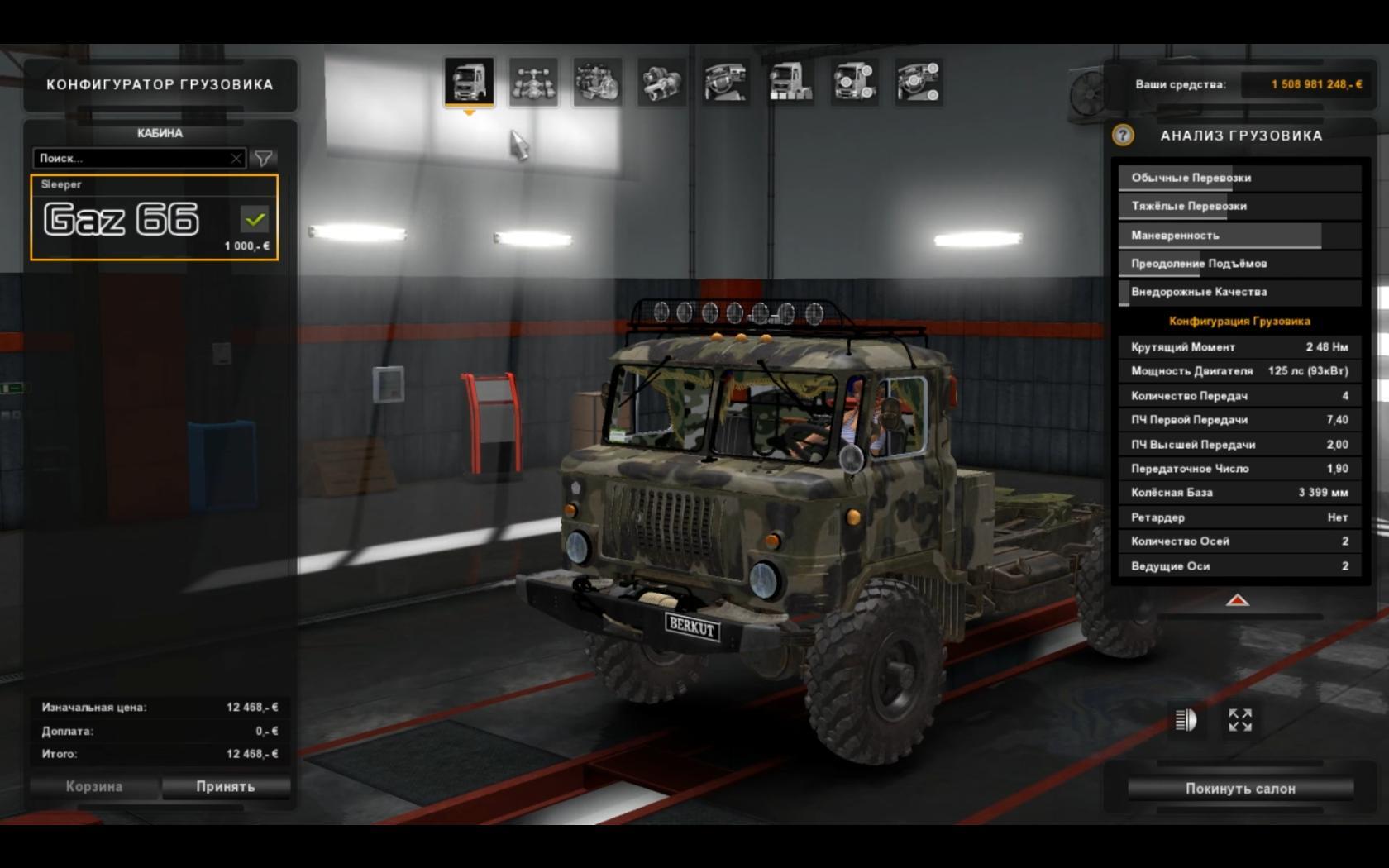Switch to the interior steering wheel tab
Image resolution: width=1389 pixels, height=868 pixels.
click(726, 82)
